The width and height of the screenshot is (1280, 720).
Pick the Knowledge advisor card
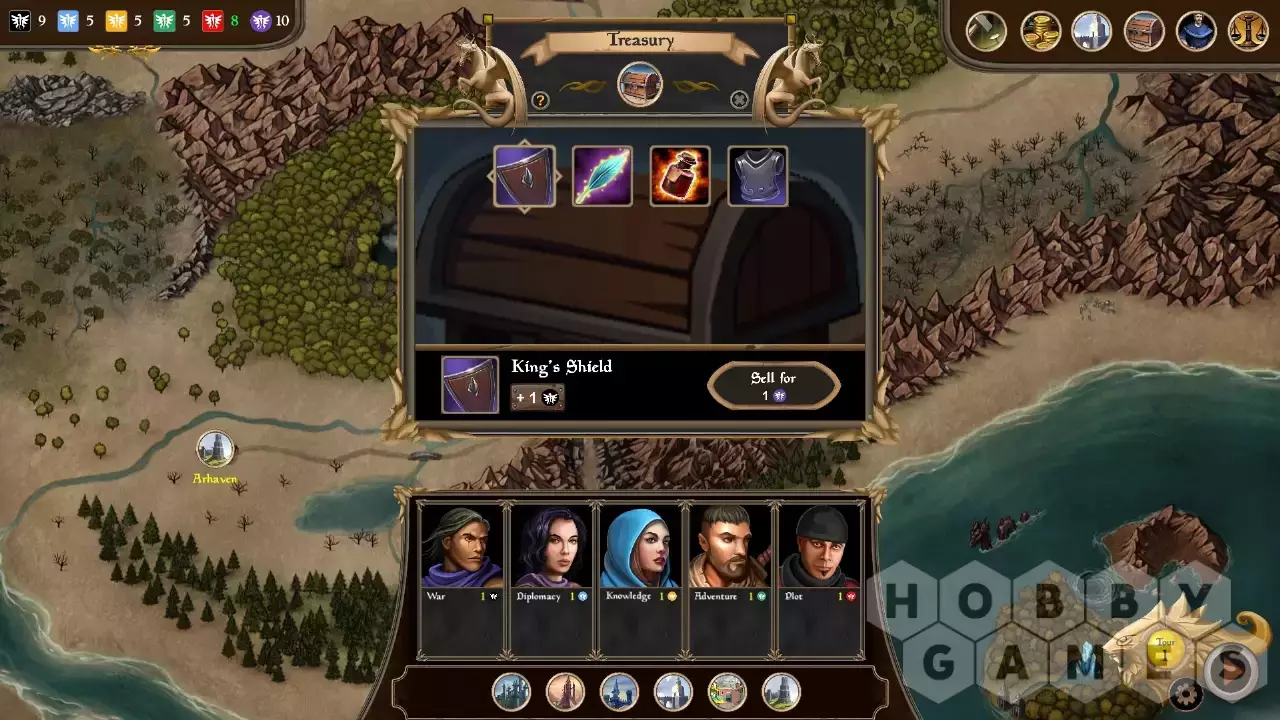(x=640, y=578)
